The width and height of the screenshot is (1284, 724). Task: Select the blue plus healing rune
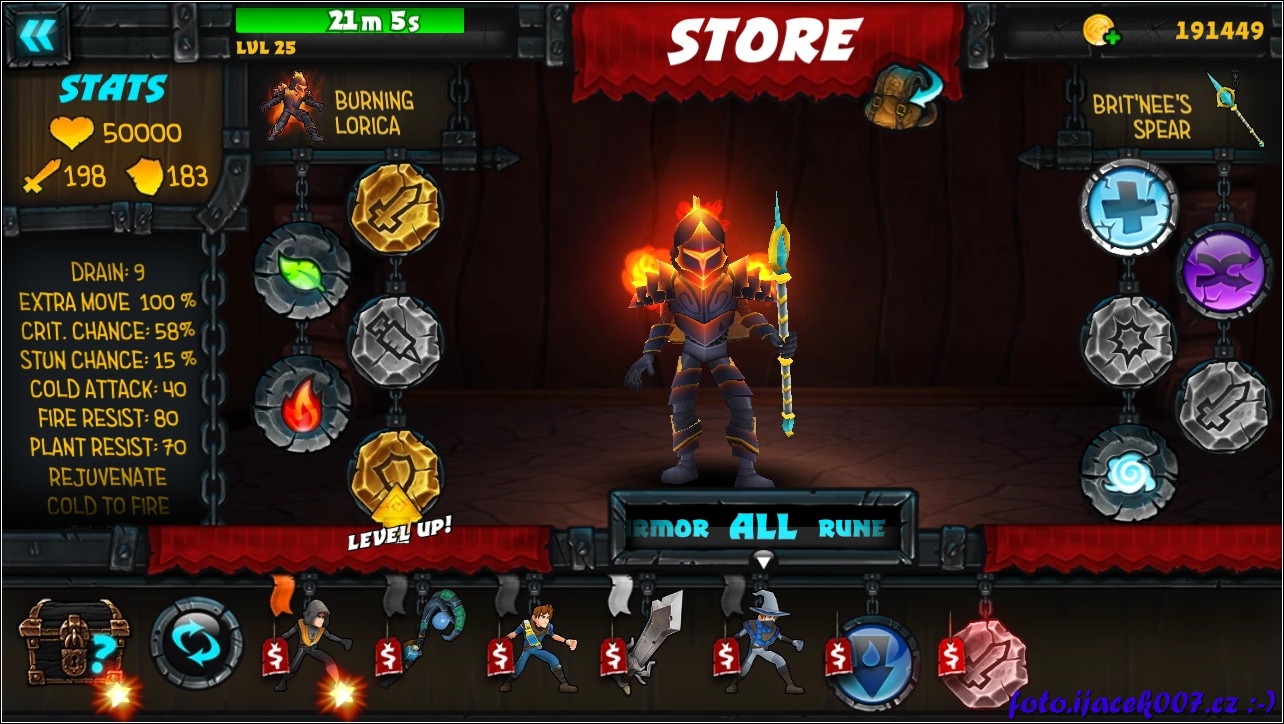point(1129,207)
